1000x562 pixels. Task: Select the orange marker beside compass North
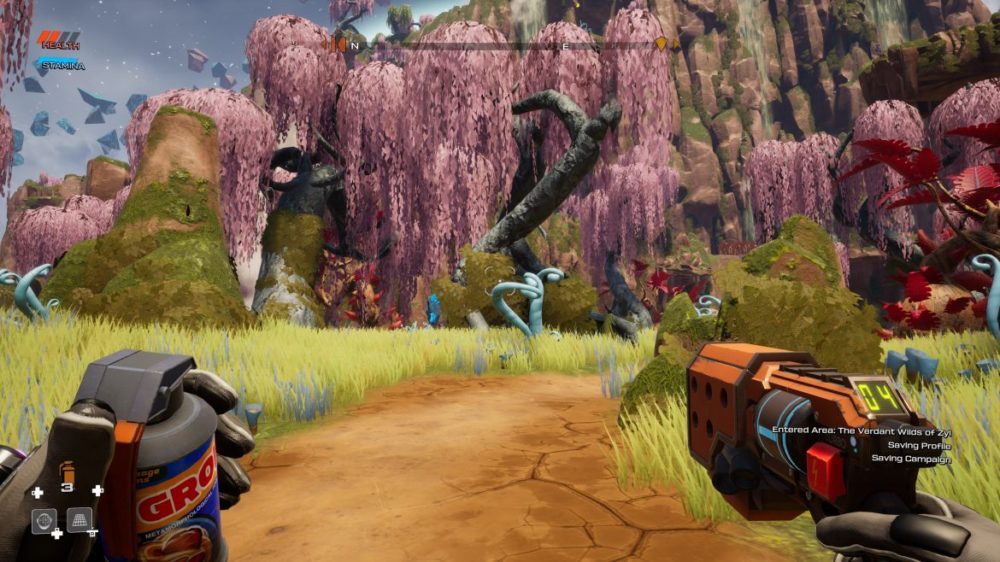click(339, 44)
